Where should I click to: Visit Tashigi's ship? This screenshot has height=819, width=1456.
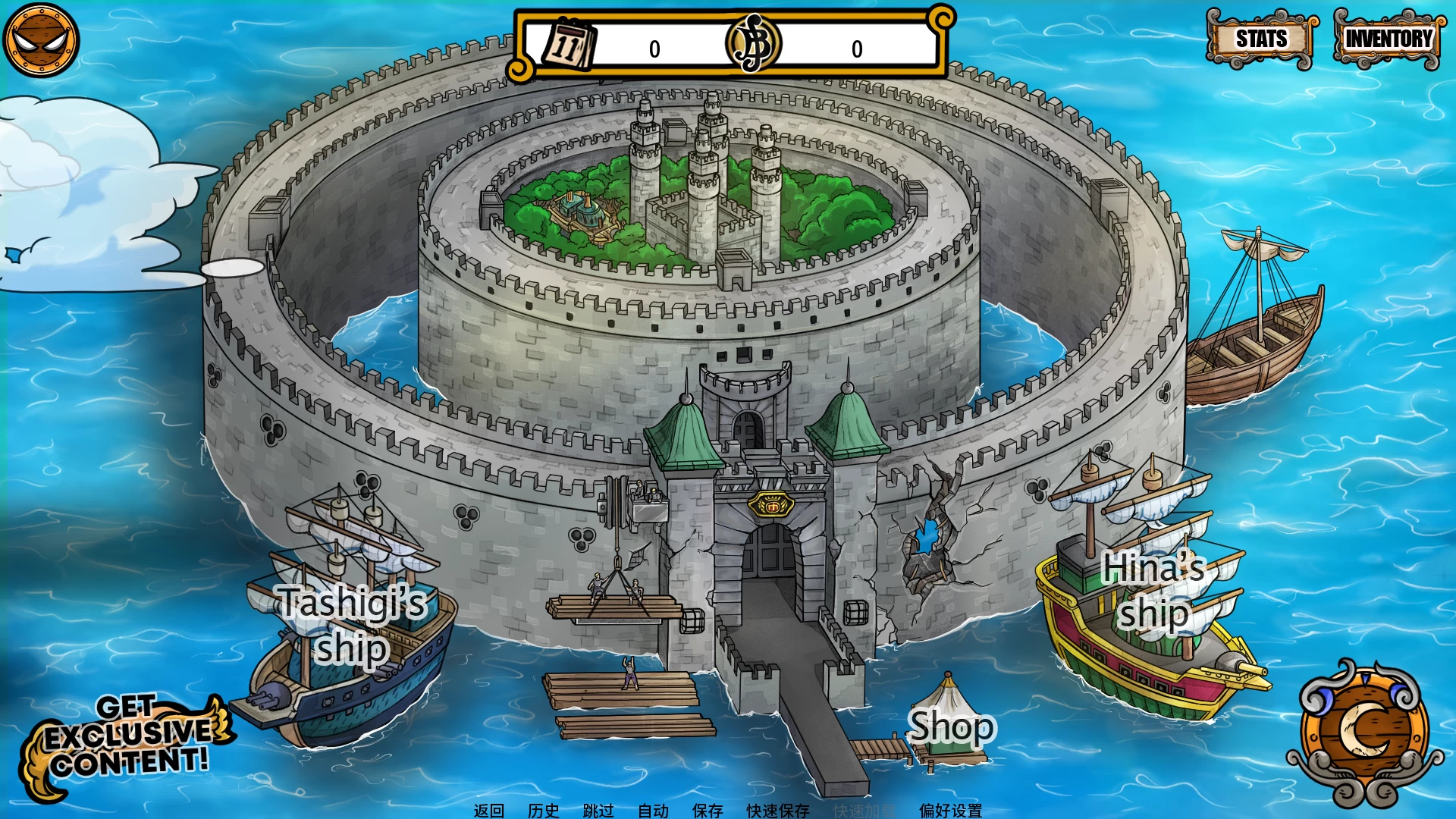[352, 624]
